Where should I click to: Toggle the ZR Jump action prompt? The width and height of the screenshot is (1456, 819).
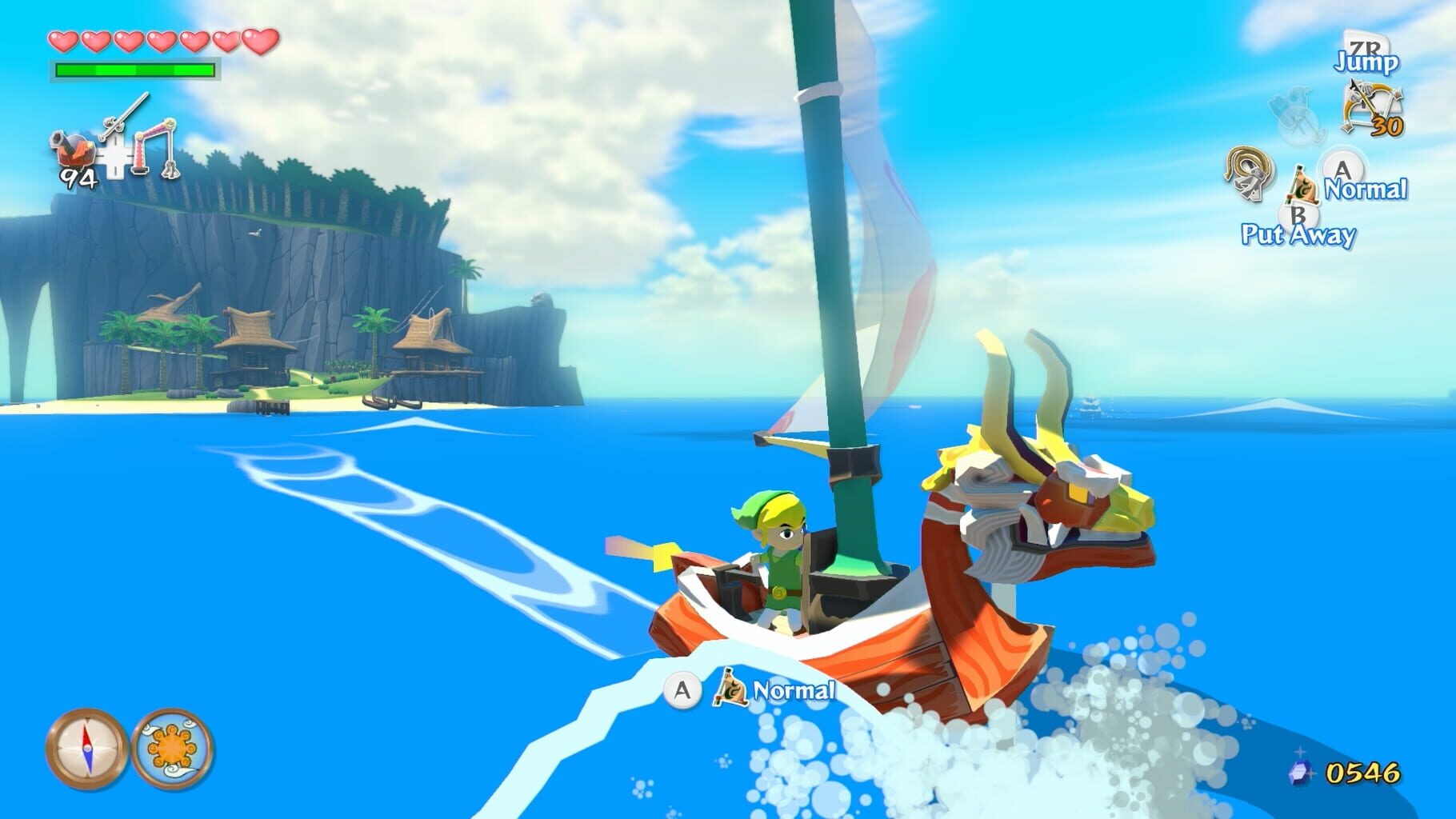tap(1365, 48)
